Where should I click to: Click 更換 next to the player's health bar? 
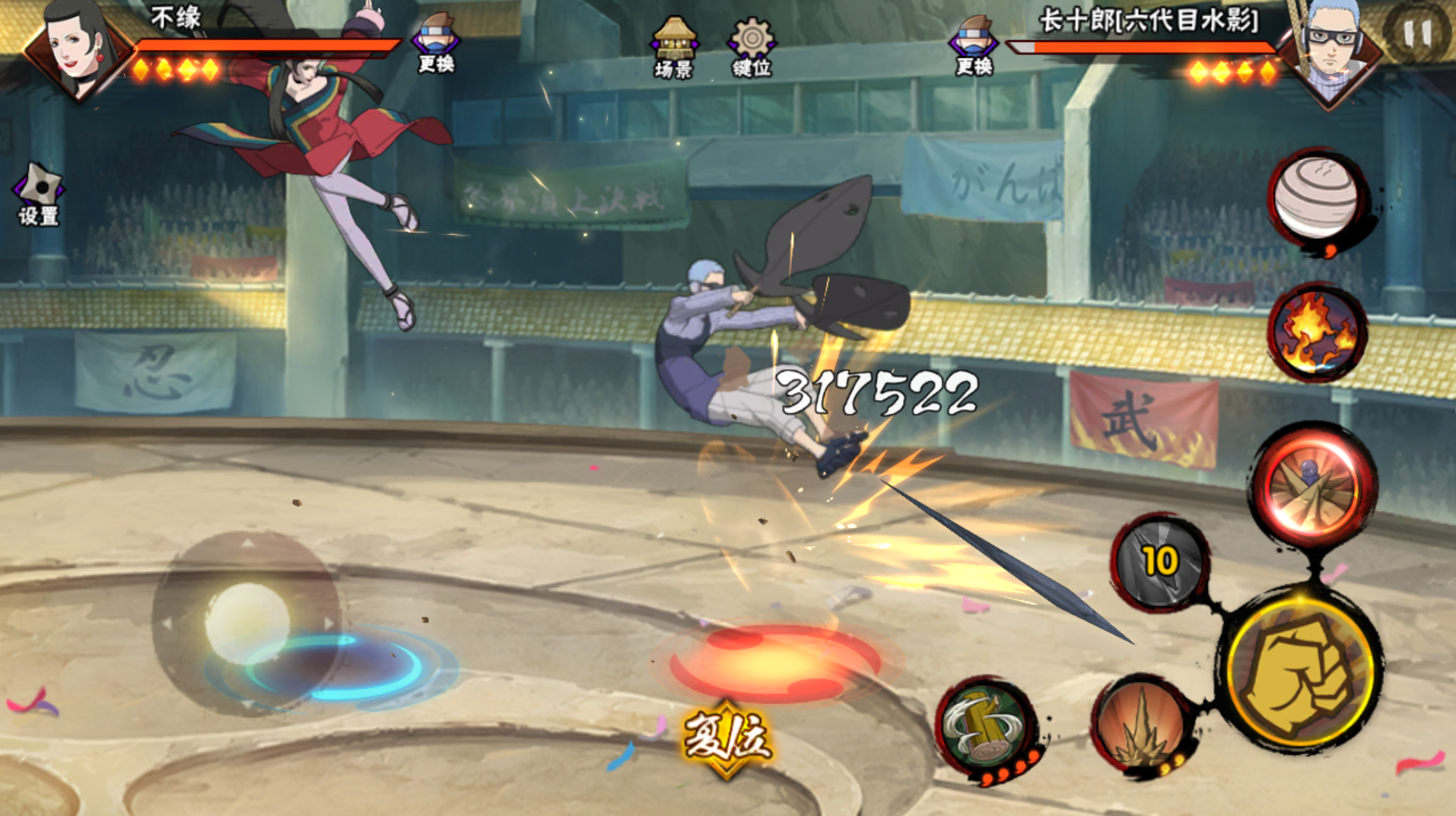[x=436, y=44]
